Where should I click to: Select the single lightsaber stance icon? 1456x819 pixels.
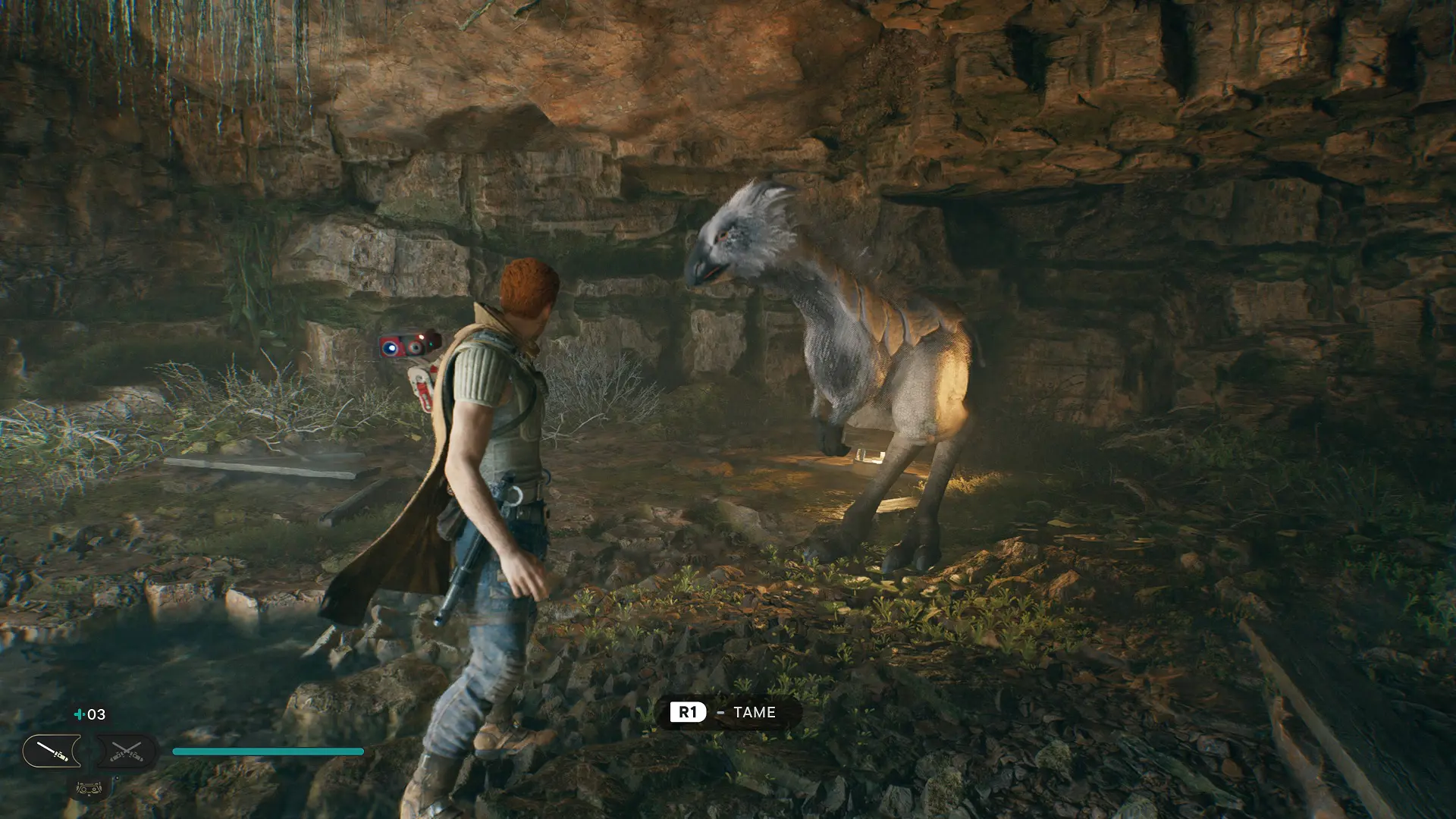pyautogui.click(x=52, y=752)
